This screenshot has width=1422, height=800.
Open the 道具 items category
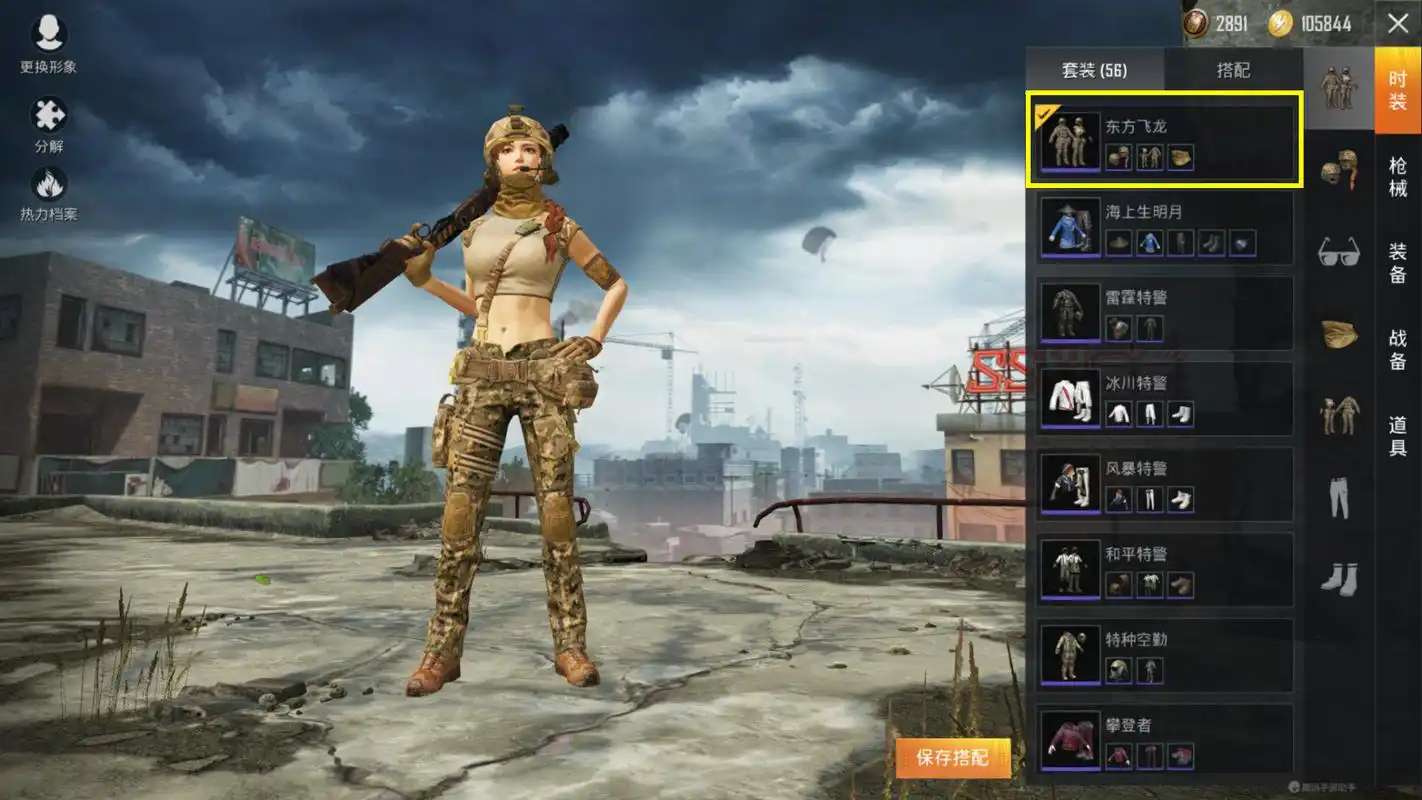1397,436
